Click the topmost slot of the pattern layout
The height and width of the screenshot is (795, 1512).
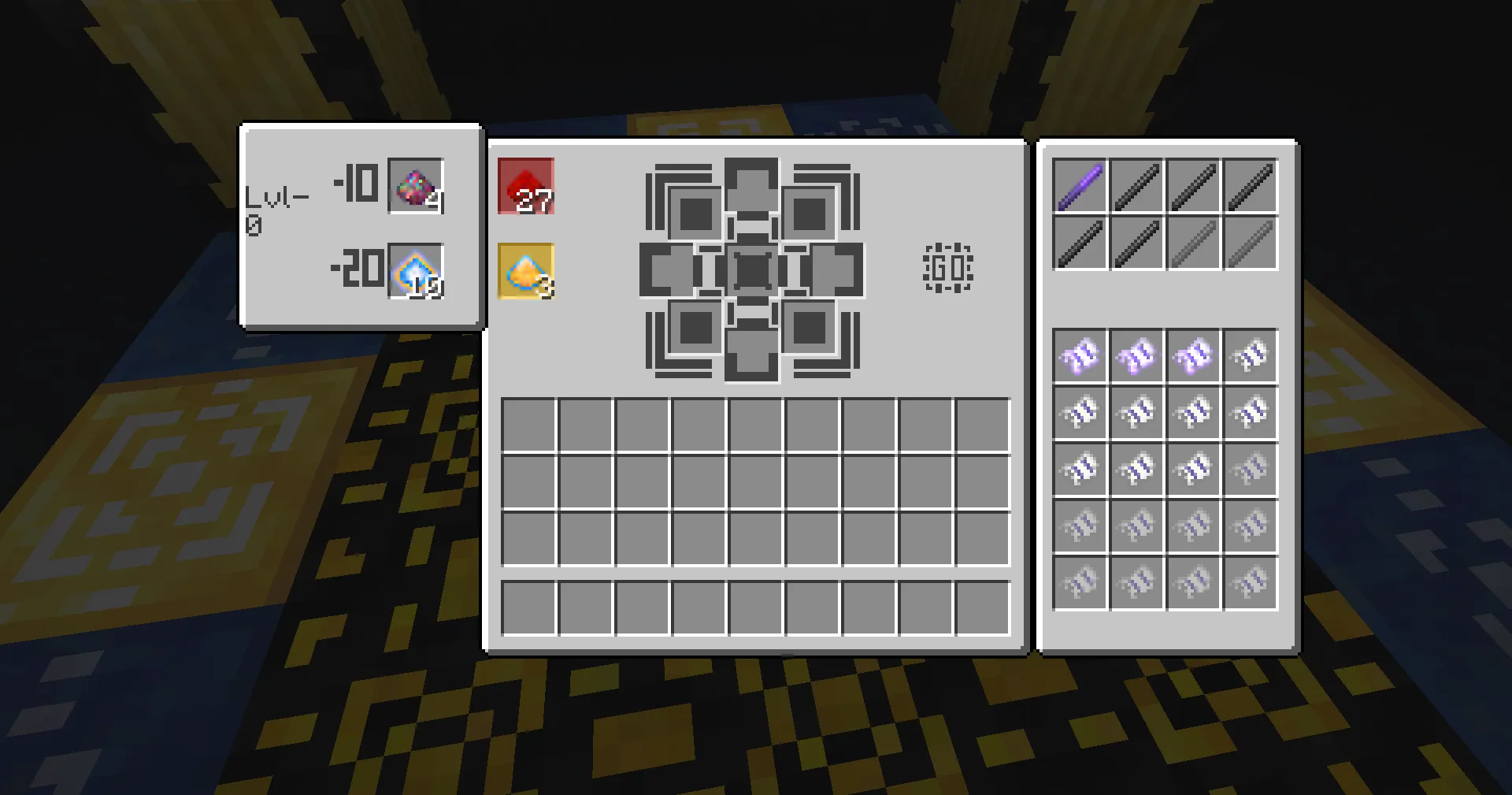(754, 184)
